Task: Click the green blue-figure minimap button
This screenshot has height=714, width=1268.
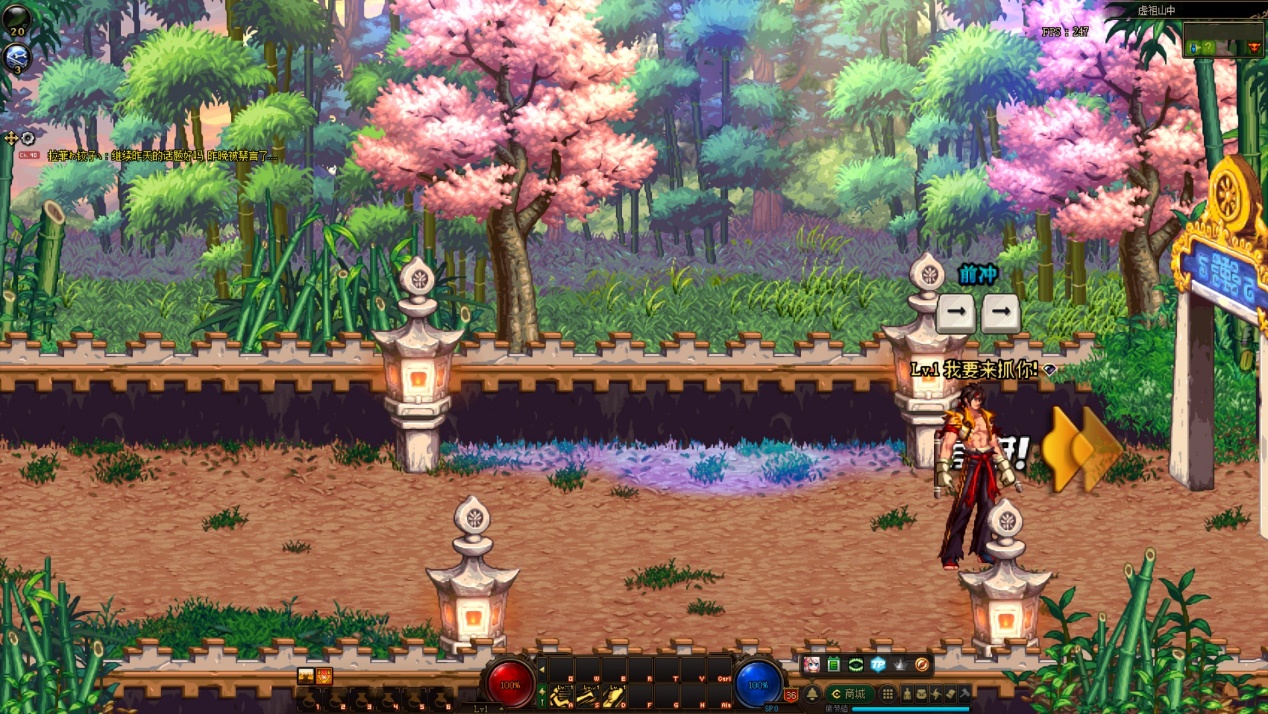Action: pyautogui.click(x=1193, y=48)
